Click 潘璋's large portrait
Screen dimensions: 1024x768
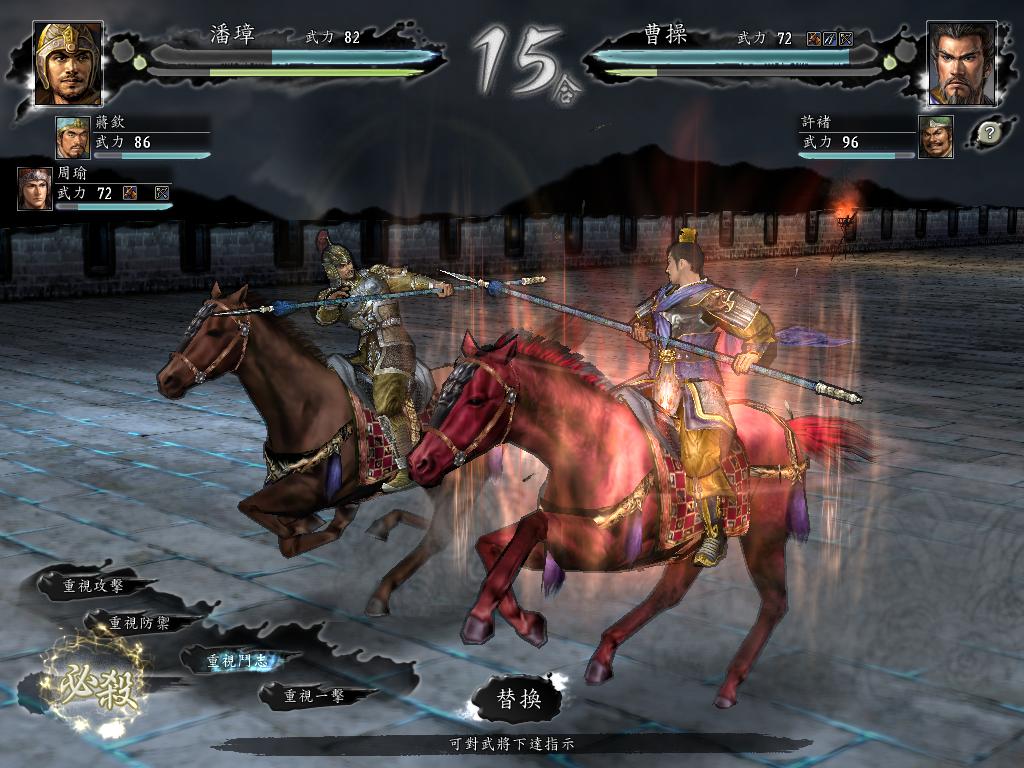[x=68, y=63]
